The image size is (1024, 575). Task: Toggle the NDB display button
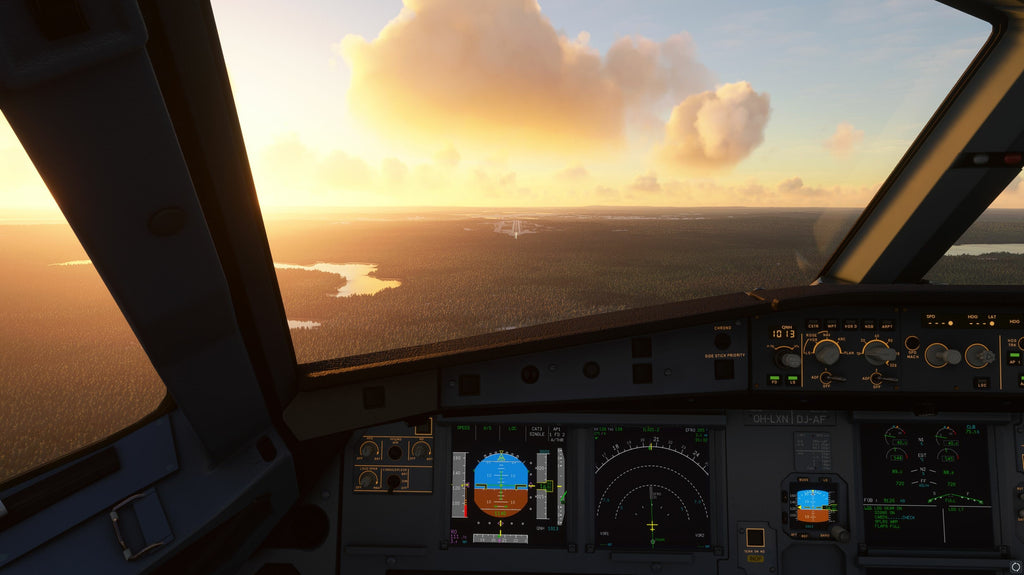(869, 327)
